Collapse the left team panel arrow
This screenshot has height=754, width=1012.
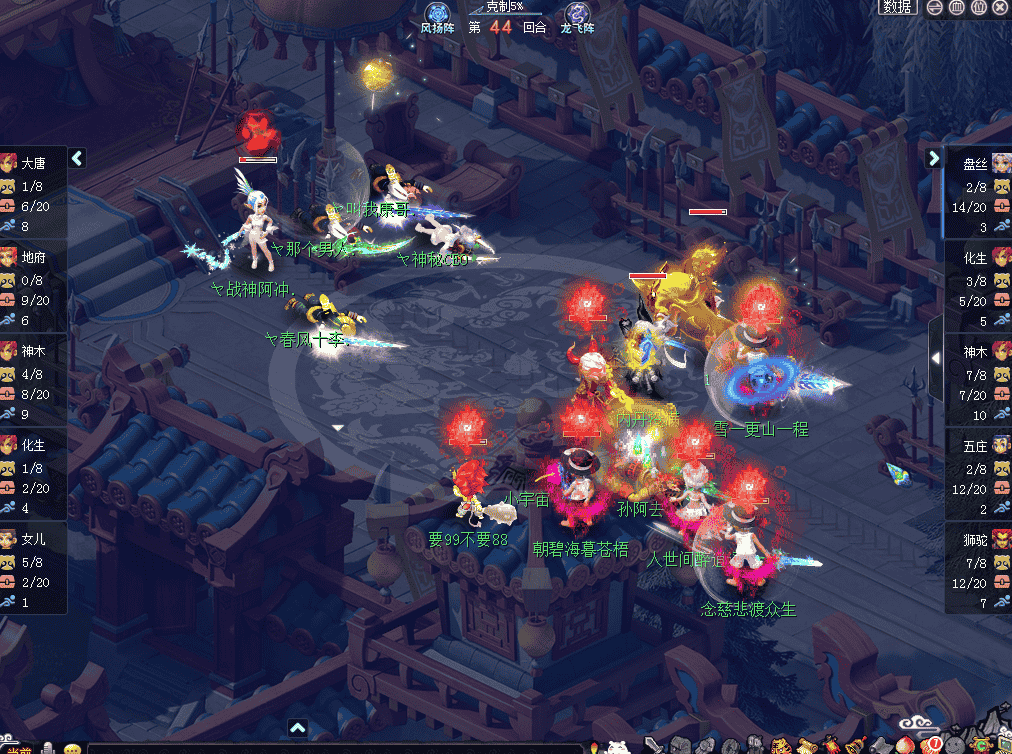pyautogui.click(x=77, y=158)
